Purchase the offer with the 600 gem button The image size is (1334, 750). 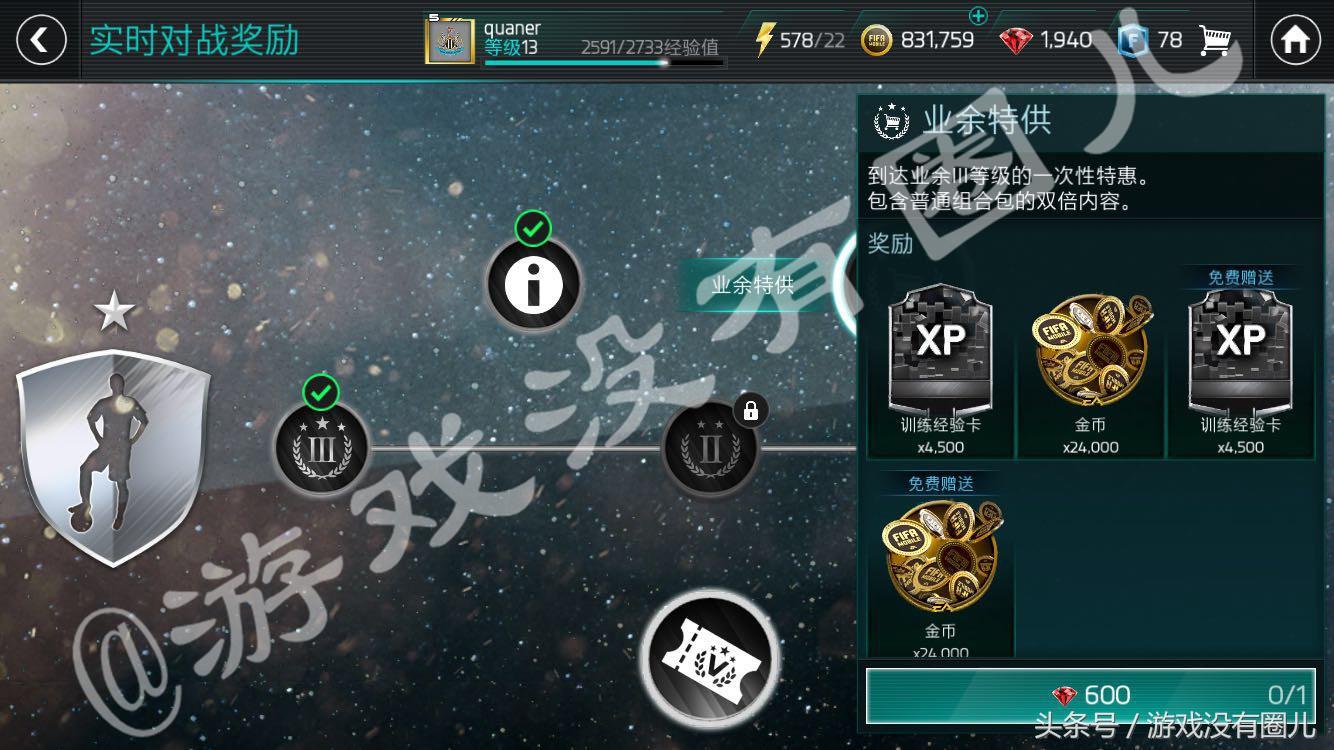pos(1090,694)
